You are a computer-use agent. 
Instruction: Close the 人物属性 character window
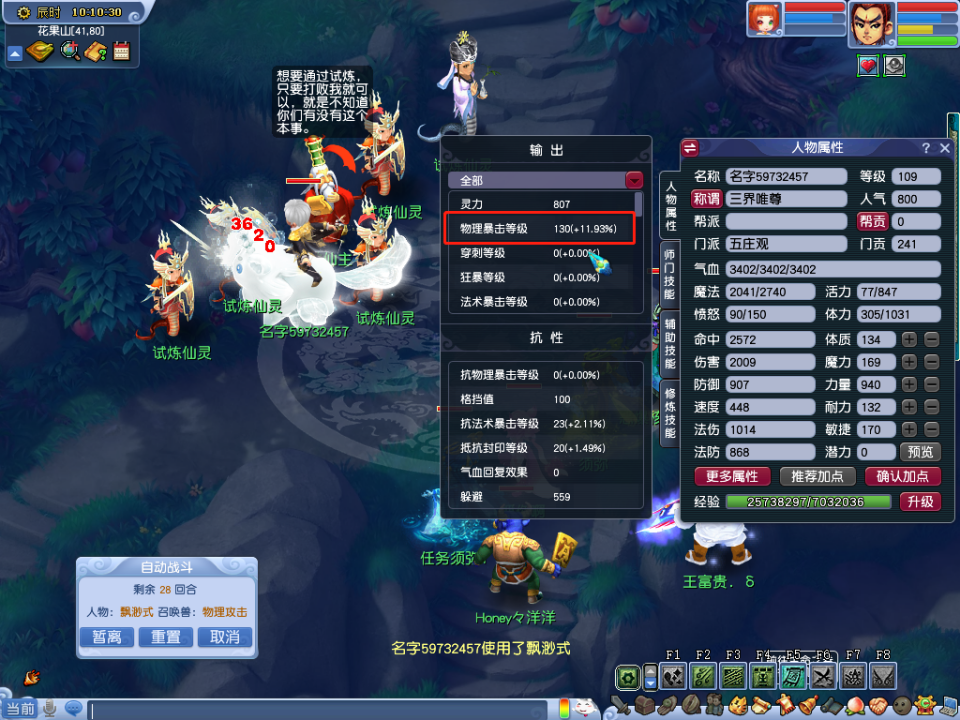(x=945, y=148)
